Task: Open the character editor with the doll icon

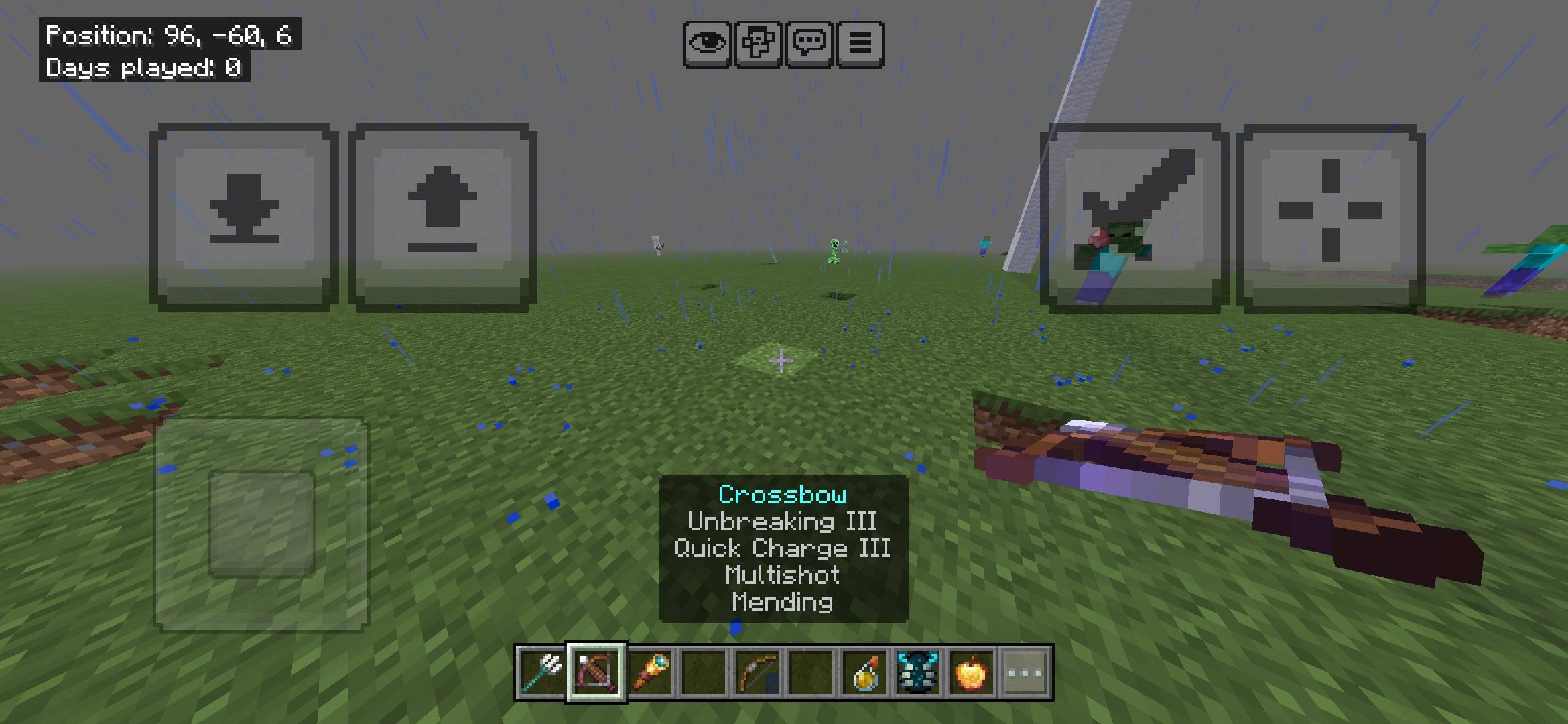Action: pos(758,43)
